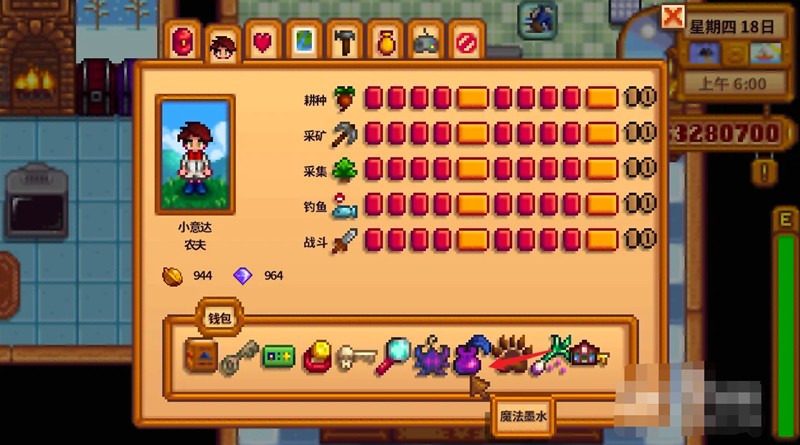Select the rusty key wallet item
Image resolution: width=800 pixels, height=445 pixels.
(238, 357)
